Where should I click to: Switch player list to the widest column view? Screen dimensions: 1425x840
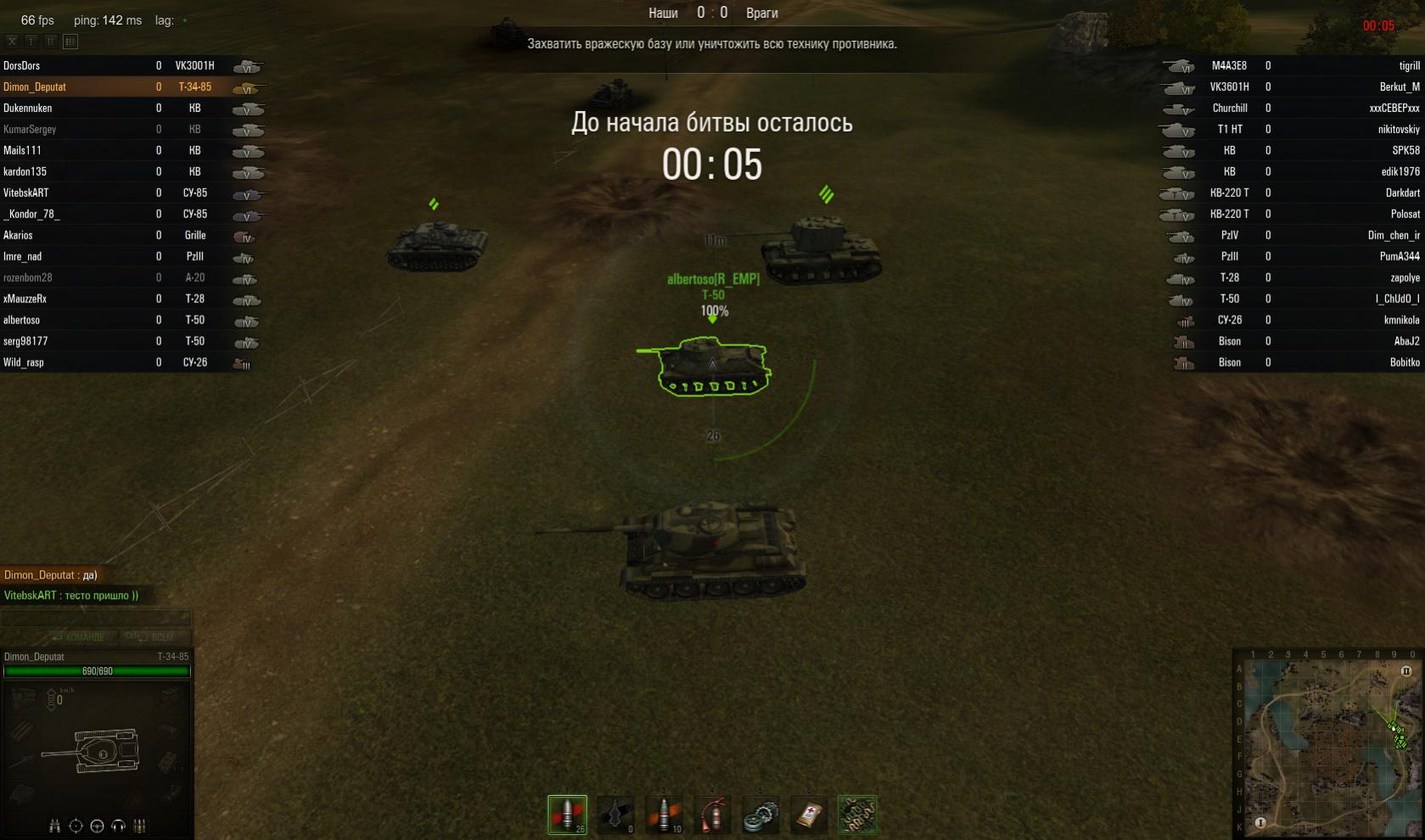coord(70,41)
